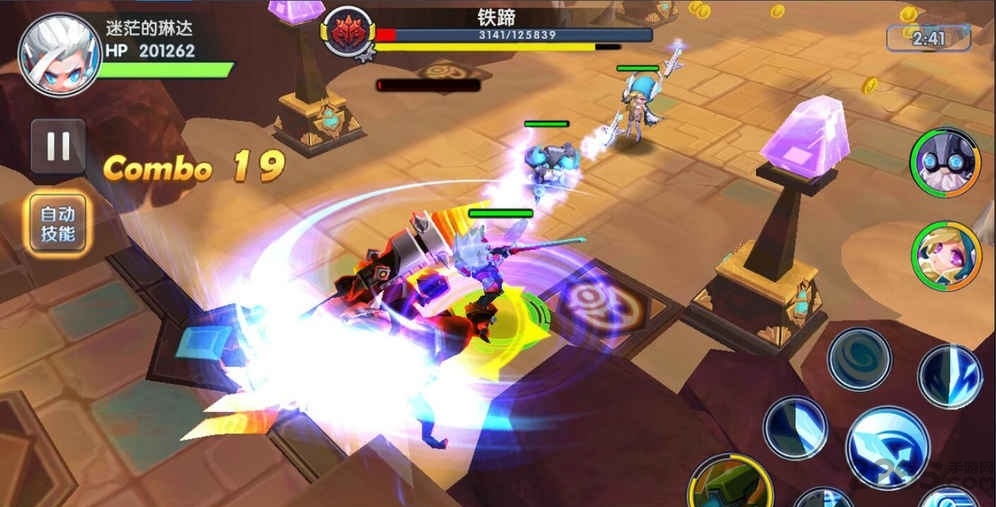
Task: Trigger the large sword basic attack button
Action: pos(887,447)
